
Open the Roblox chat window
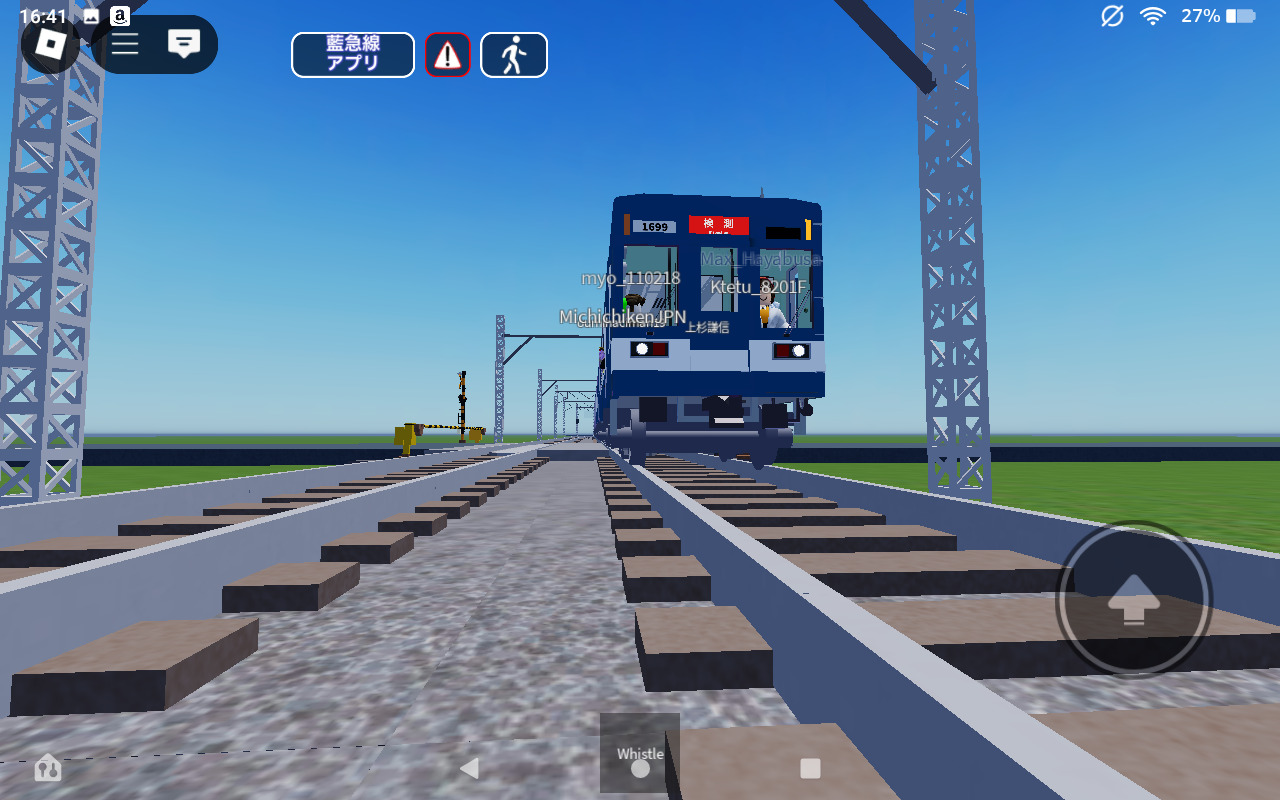(x=184, y=44)
